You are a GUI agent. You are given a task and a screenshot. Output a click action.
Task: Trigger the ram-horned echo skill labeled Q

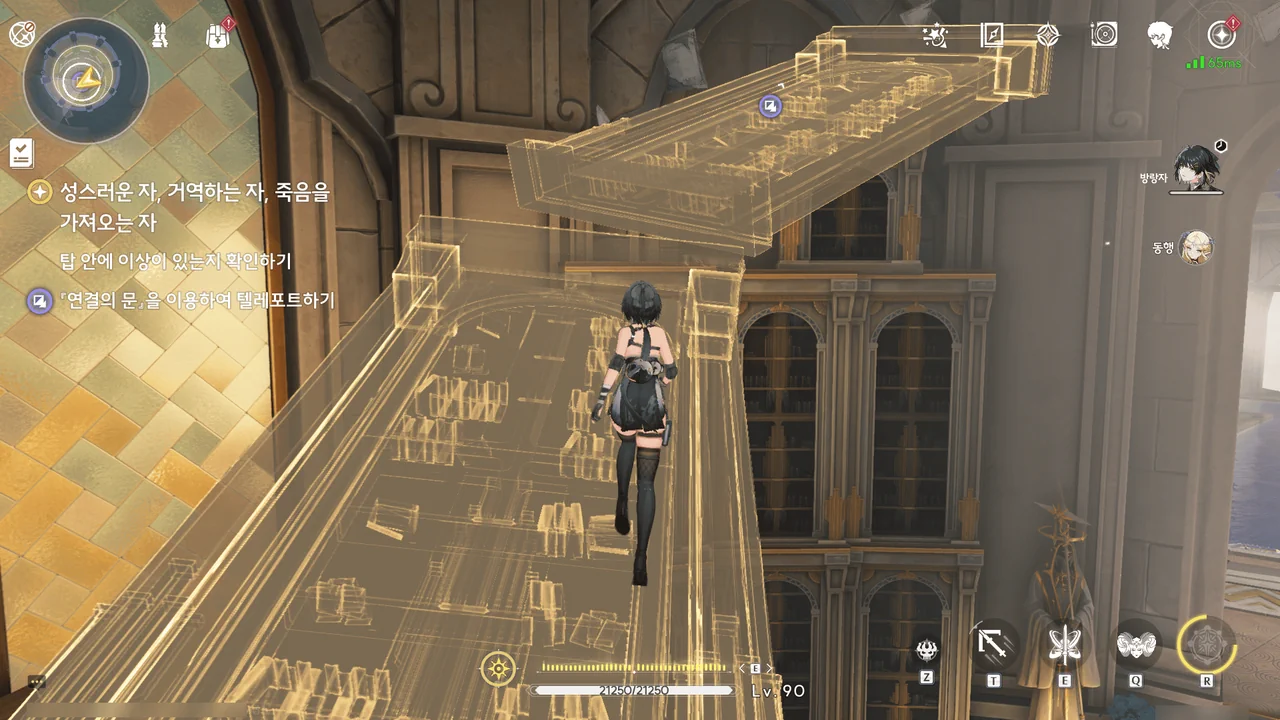(x=1136, y=645)
